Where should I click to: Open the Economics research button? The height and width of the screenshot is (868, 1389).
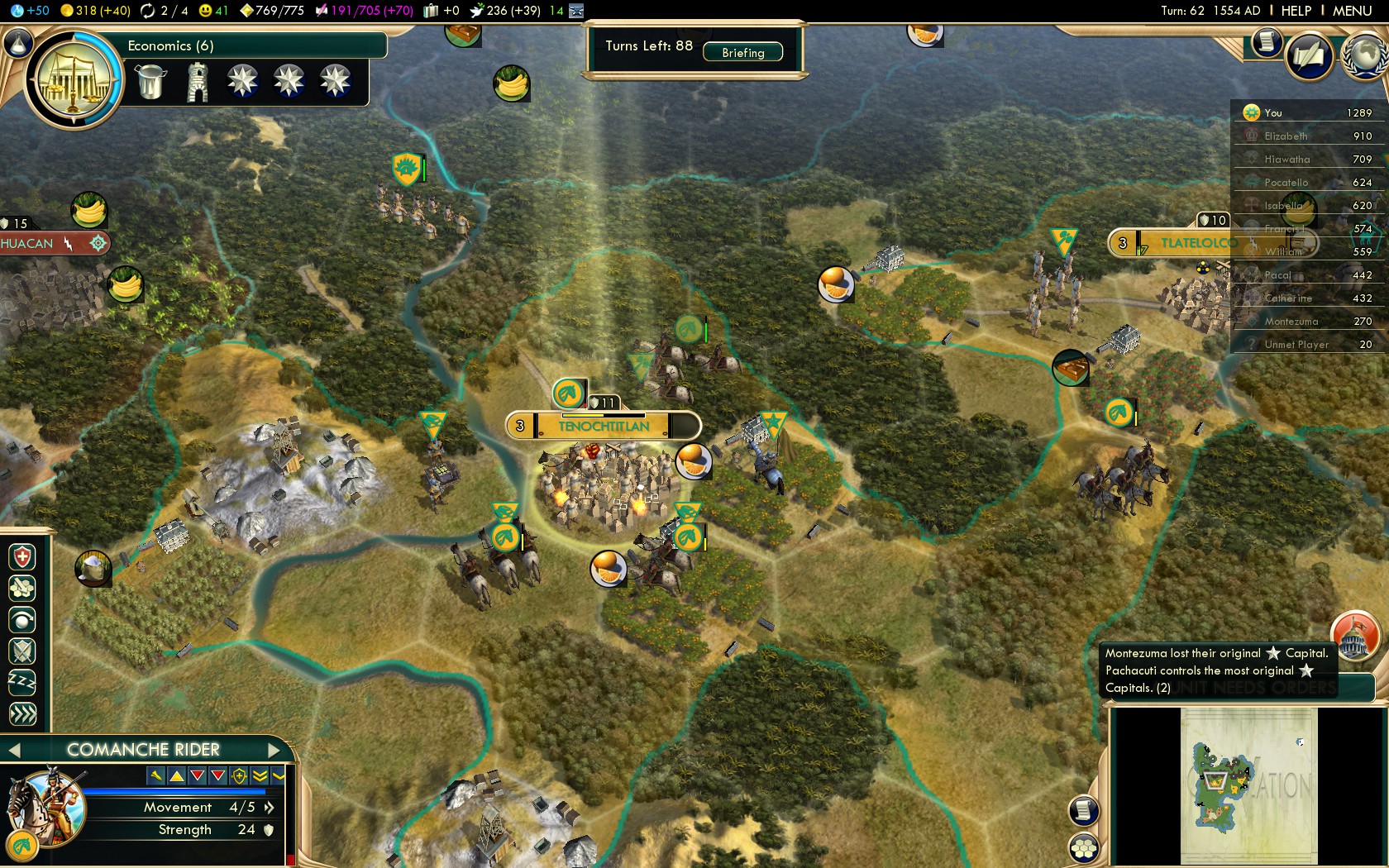coord(74,80)
